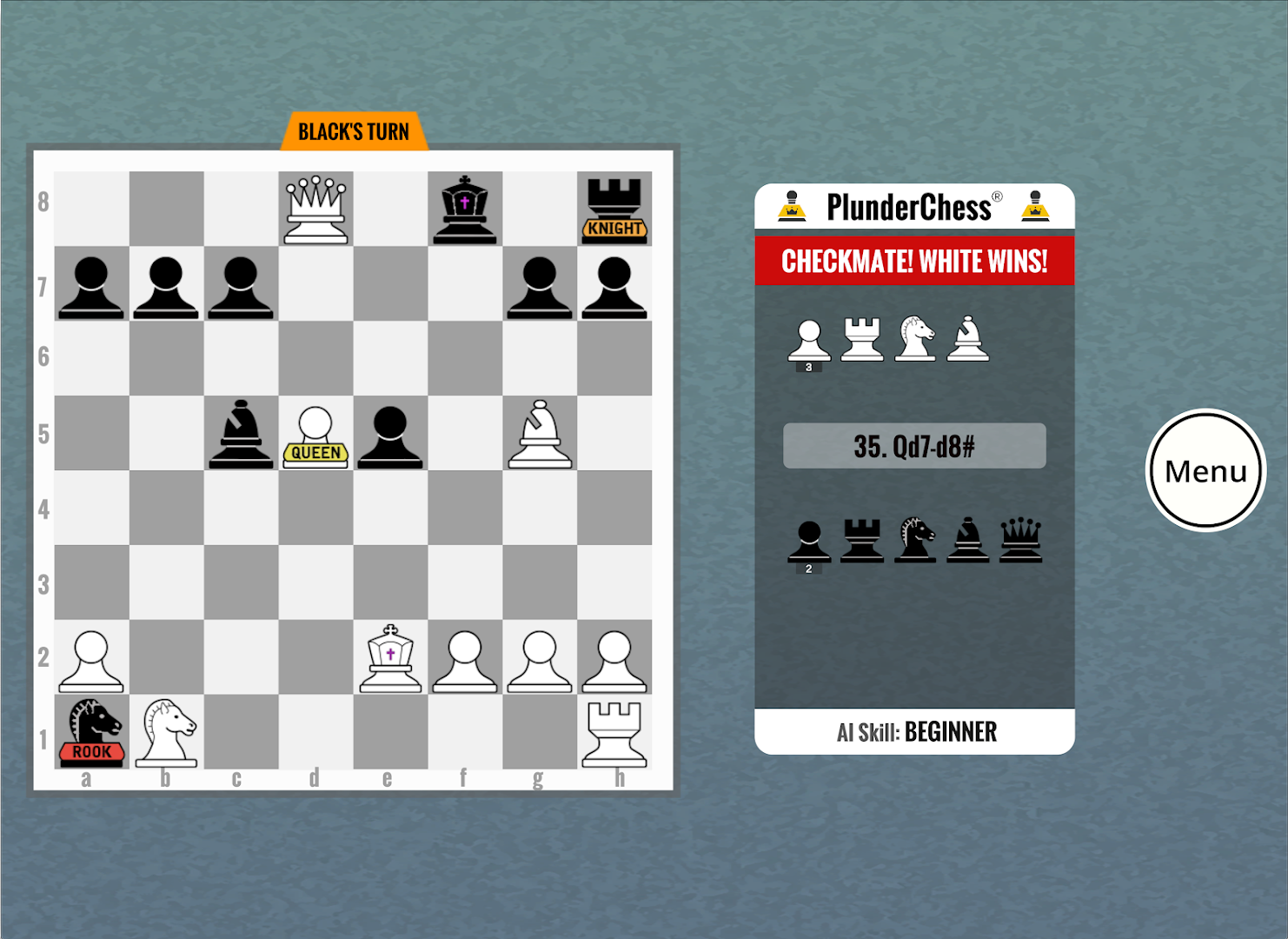
Task: Click the white rook on h1
Action: click(616, 735)
